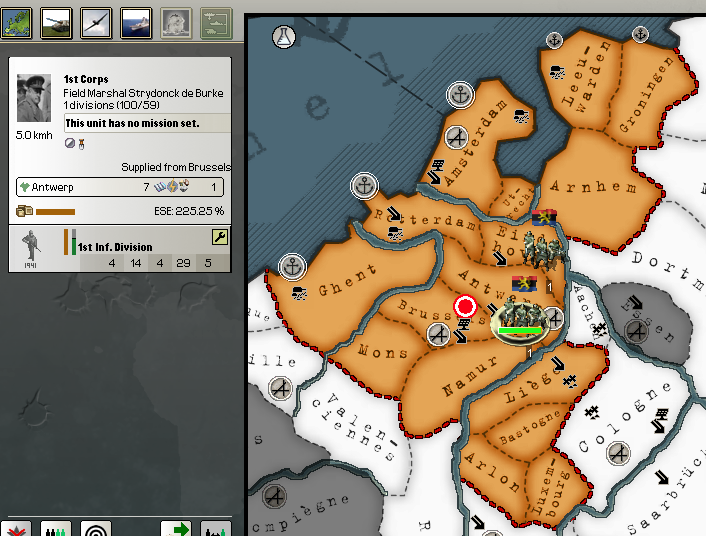Click the flask research icon on the map

(285, 37)
